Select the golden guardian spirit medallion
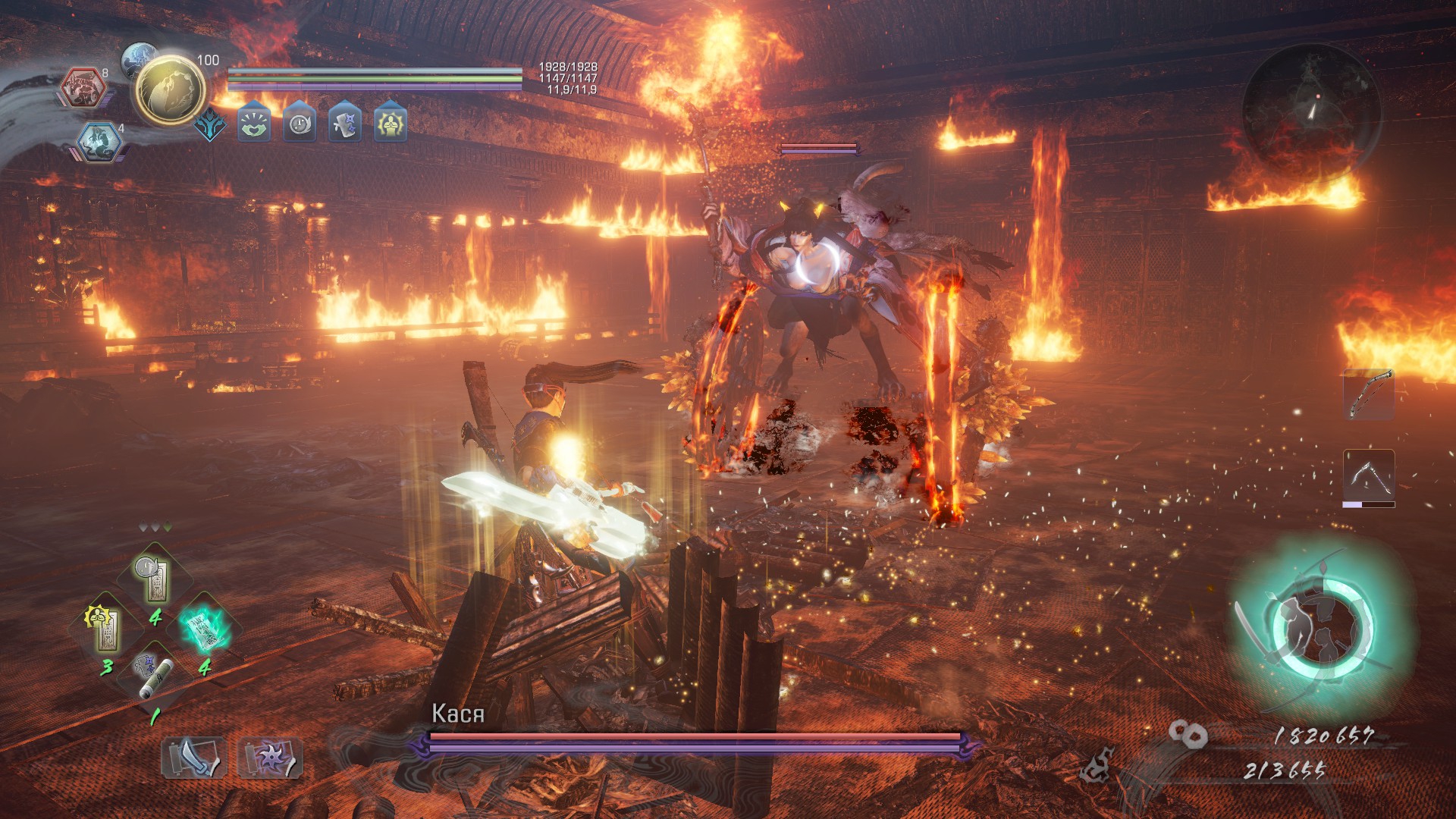 click(170, 91)
